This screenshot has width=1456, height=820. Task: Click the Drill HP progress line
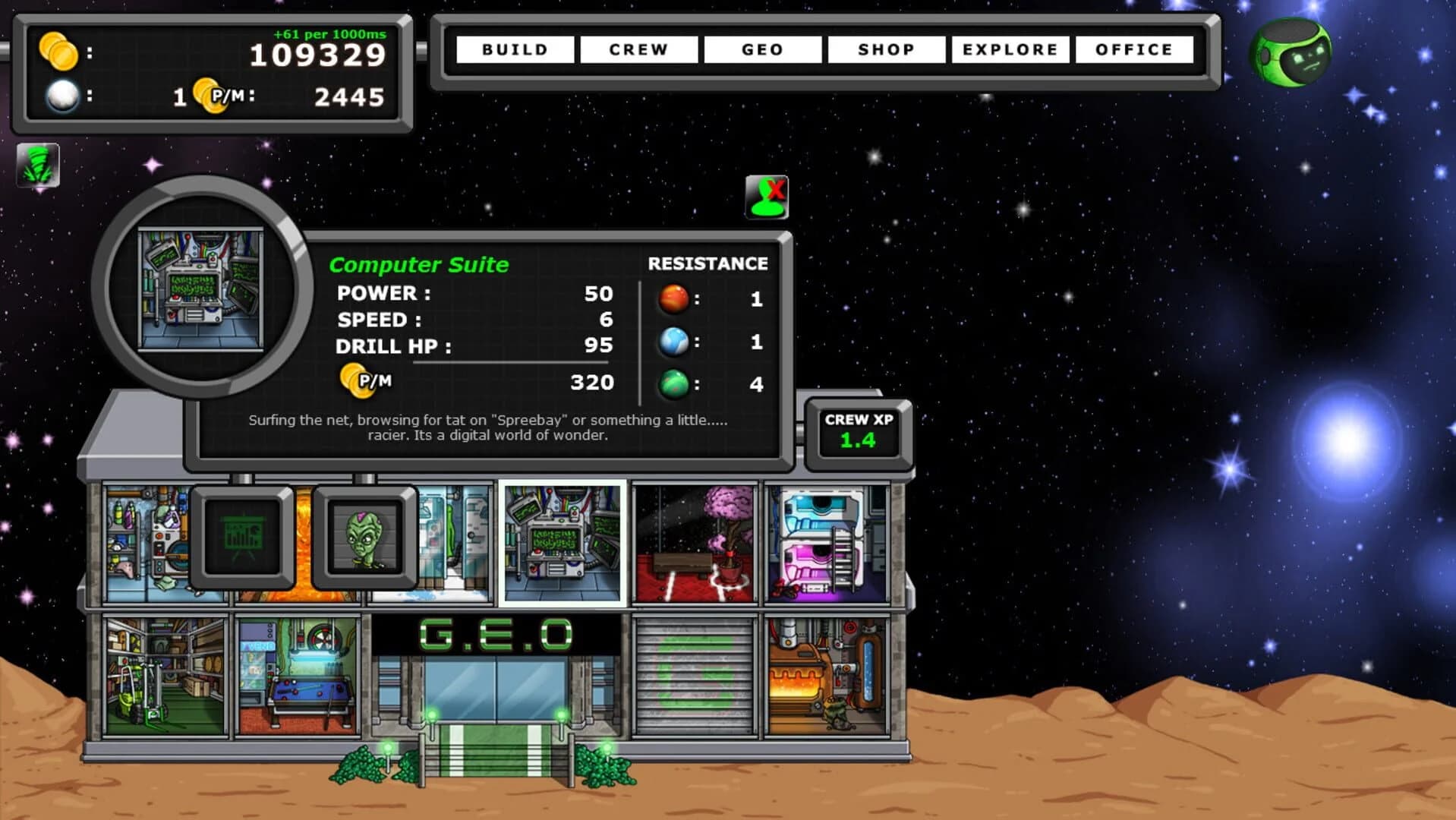click(512, 364)
